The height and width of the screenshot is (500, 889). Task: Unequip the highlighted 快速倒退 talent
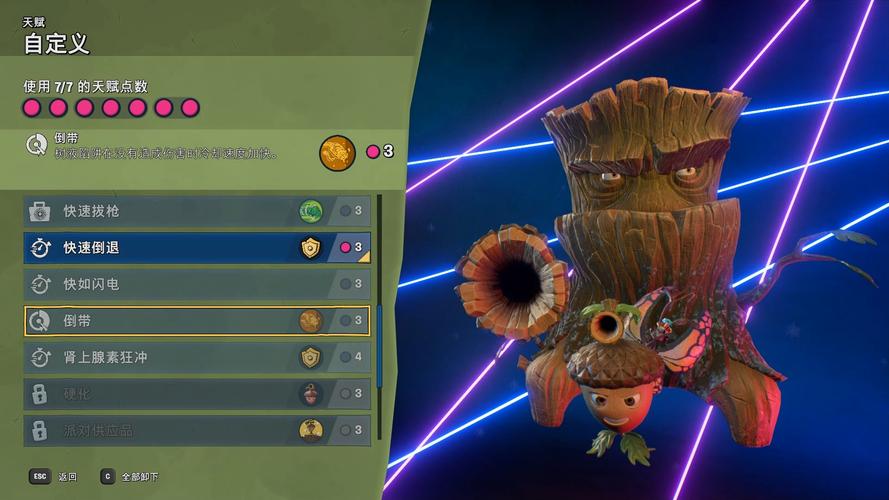click(196, 247)
